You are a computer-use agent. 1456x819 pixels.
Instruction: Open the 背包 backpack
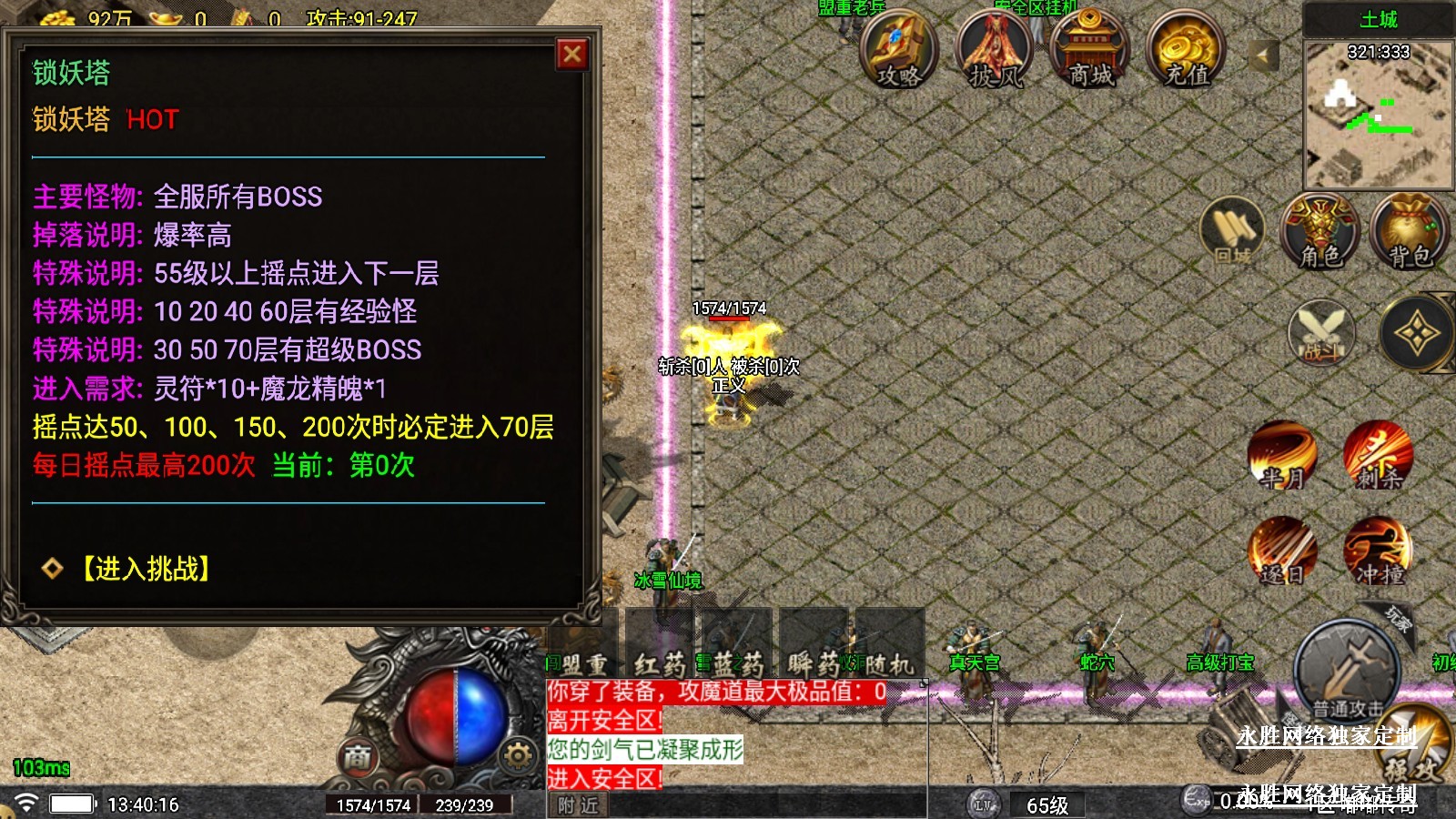coord(1409,232)
